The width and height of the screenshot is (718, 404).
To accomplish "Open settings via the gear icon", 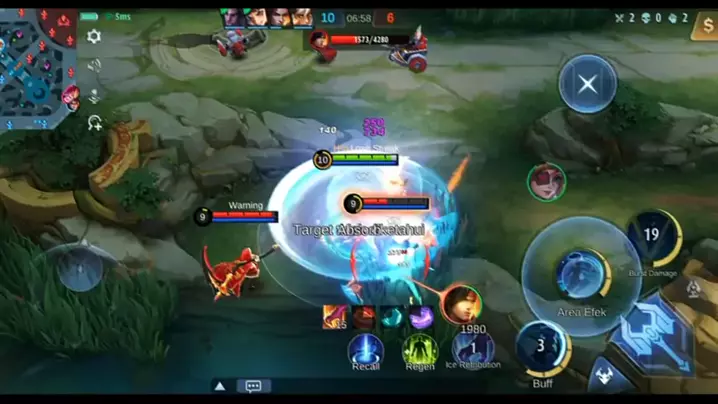I will coord(94,37).
